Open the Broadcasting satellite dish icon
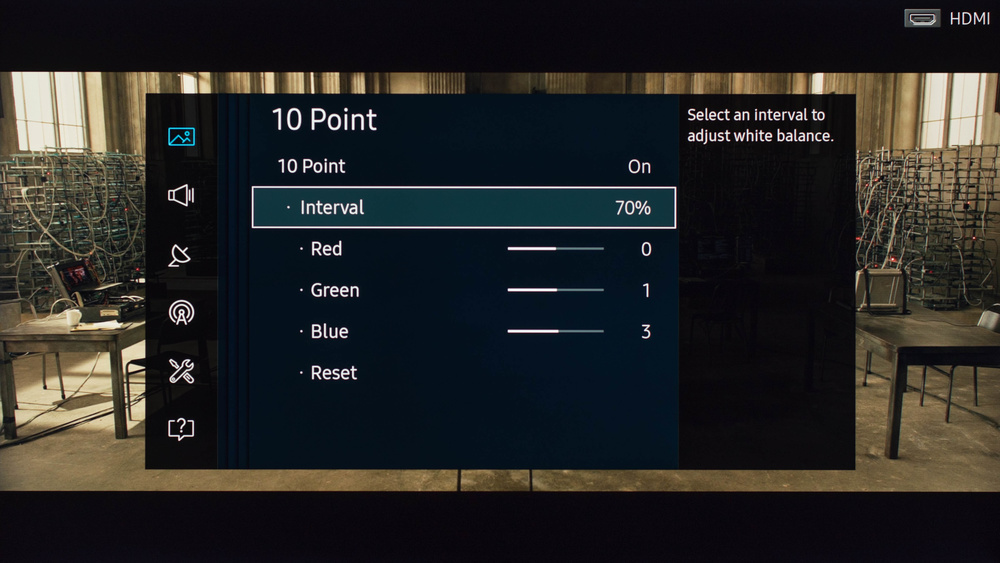1000x563 pixels. pyautogui.click(x=181, y=255)
